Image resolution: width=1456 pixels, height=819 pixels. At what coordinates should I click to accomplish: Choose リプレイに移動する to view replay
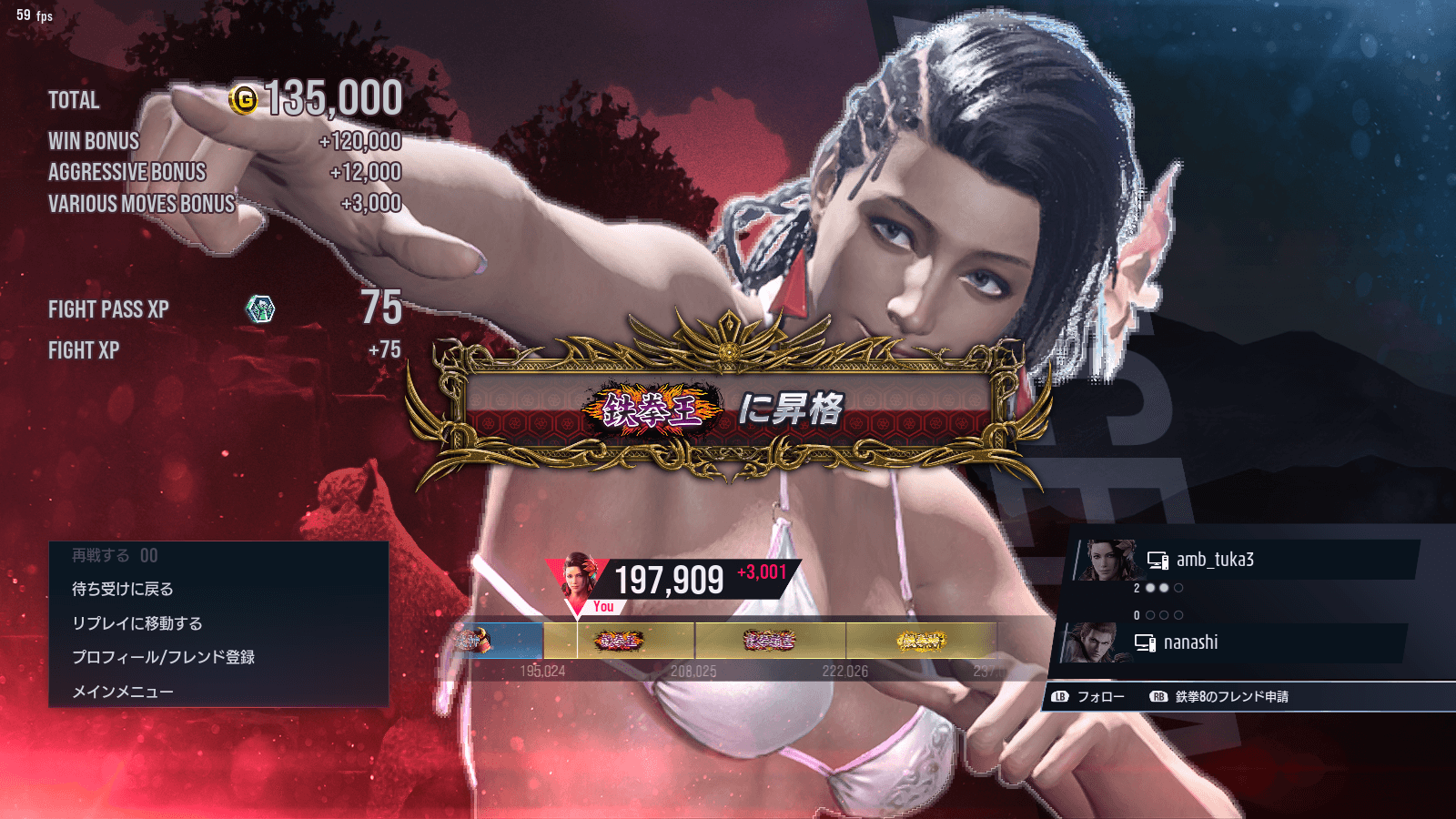tap(137, 623)
